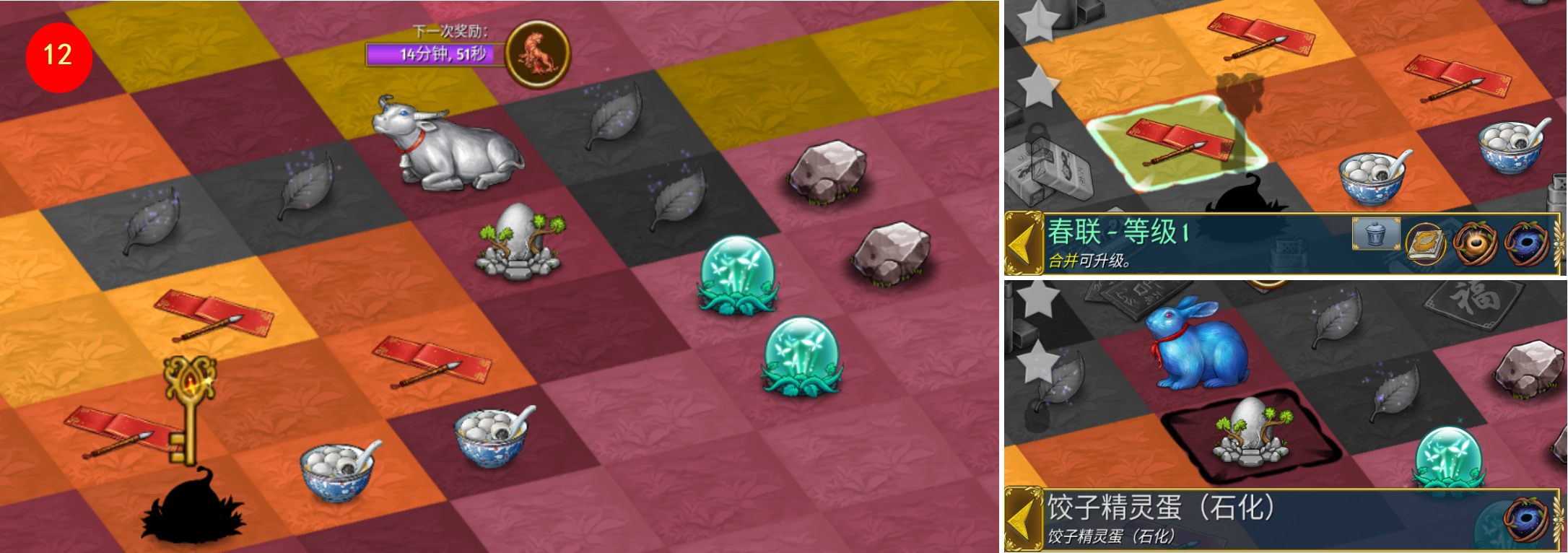Activate the orange vortex portal icon
The height and width of the screenshot is (553, 1568).
1475,243
